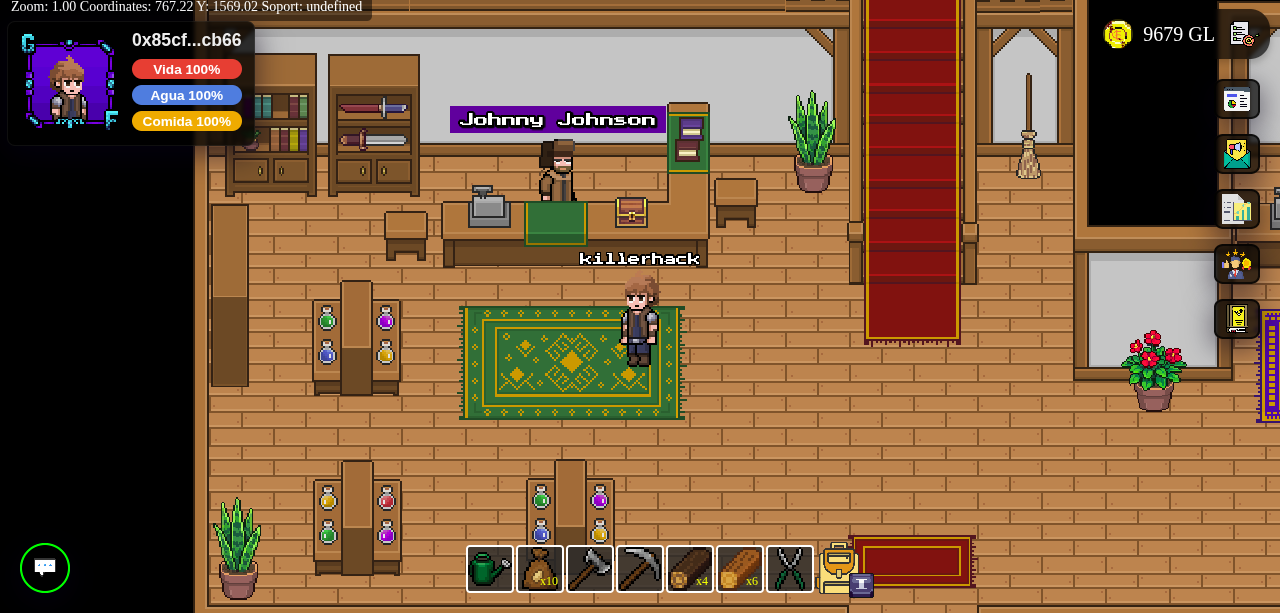Viewport: 1280px width, 613px height.
Task: Pick the dark wood log x4 slot
Action: [x=690, y=569]
